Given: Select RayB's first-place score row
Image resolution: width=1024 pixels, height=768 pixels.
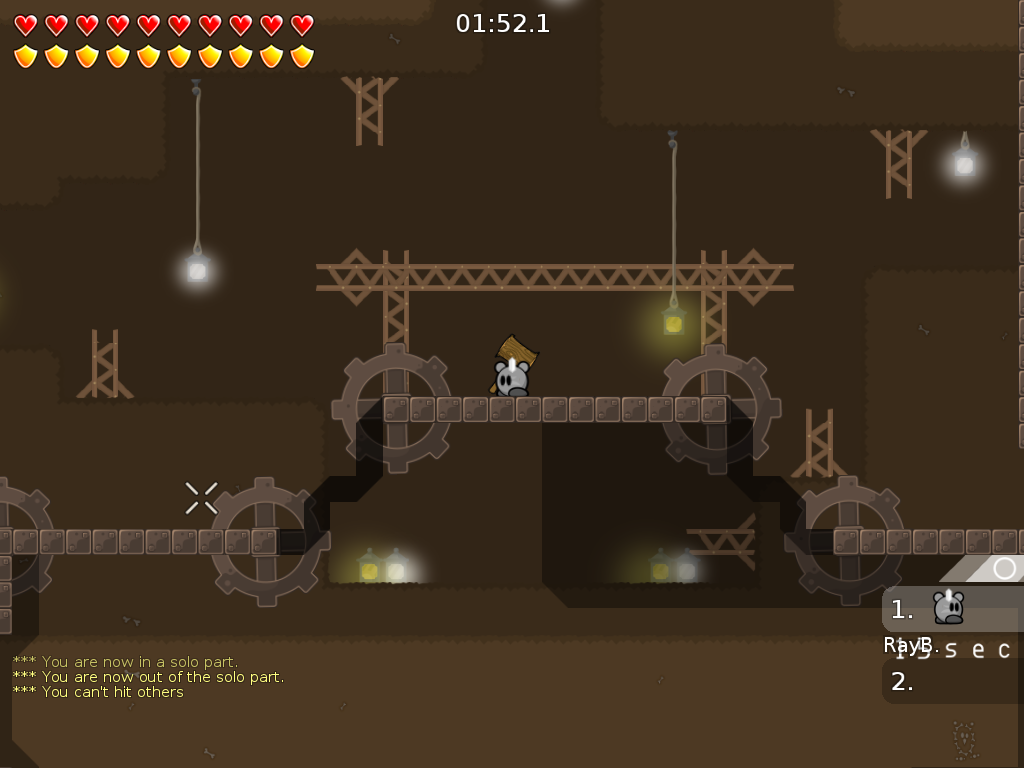Looking at the screenshot, I should 952,609.
